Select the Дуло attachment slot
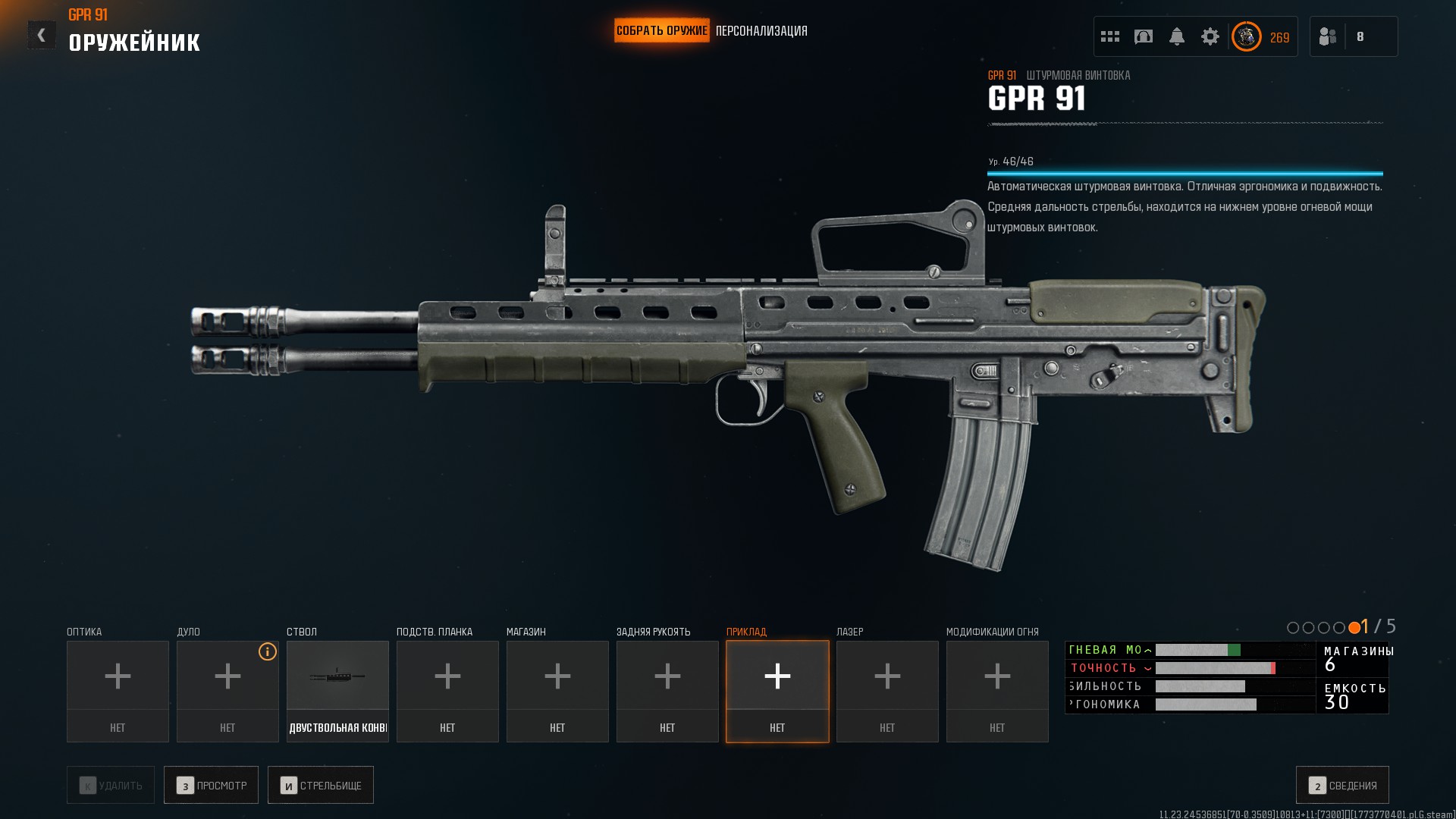1456x819 pixels. tap(227, 691)
